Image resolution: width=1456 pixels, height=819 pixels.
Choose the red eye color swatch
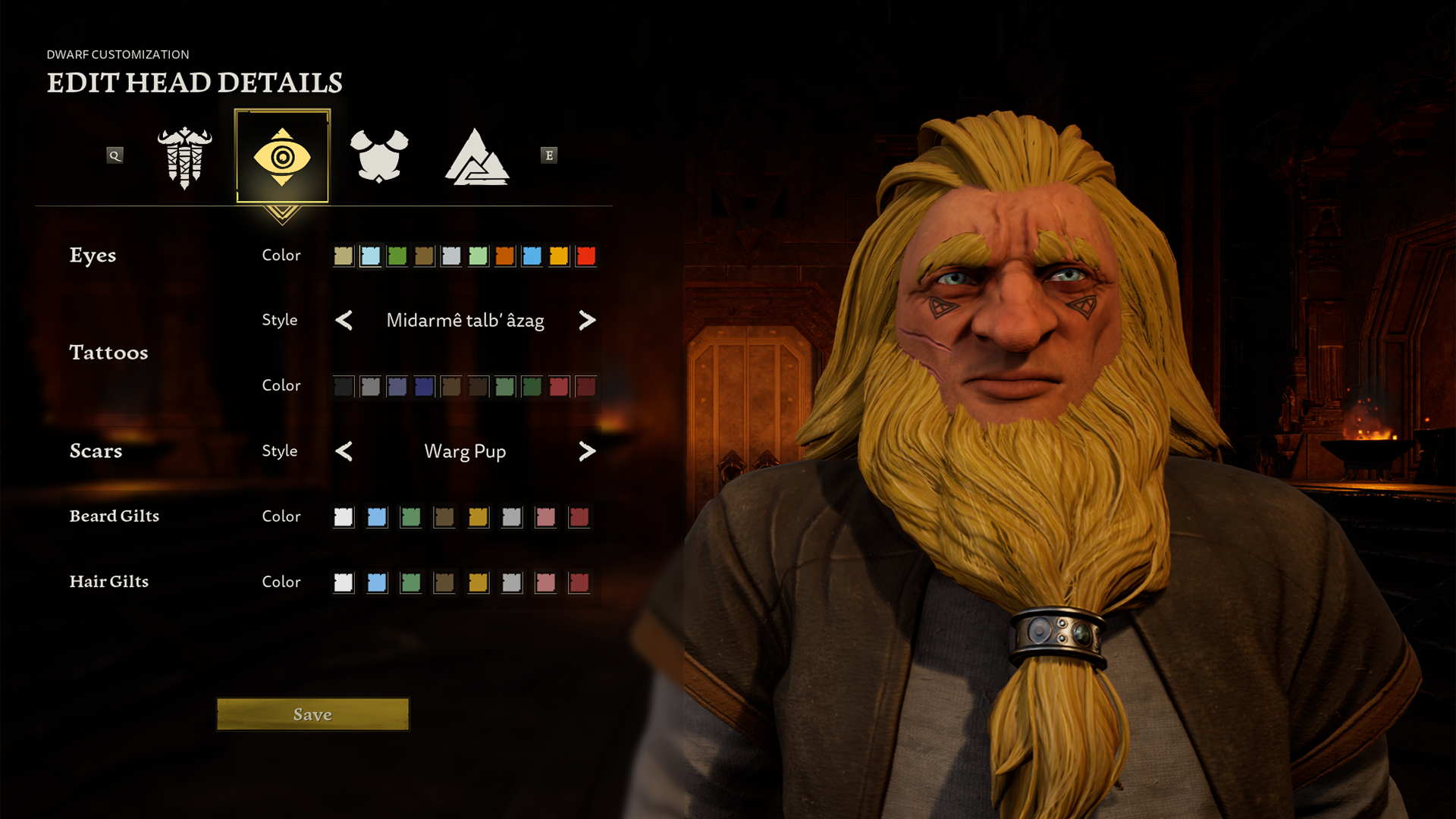585,256
